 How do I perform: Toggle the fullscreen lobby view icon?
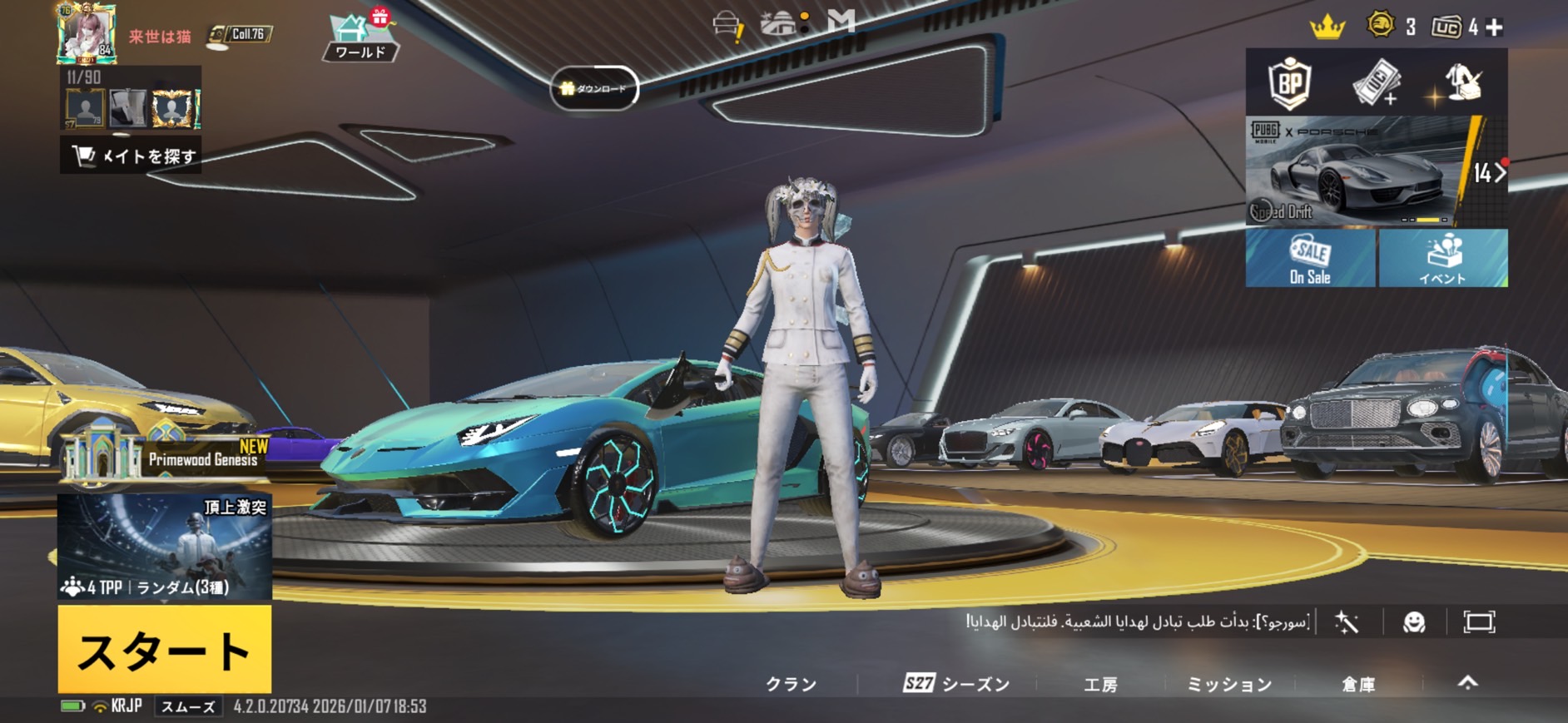(x=1479, y=622)
